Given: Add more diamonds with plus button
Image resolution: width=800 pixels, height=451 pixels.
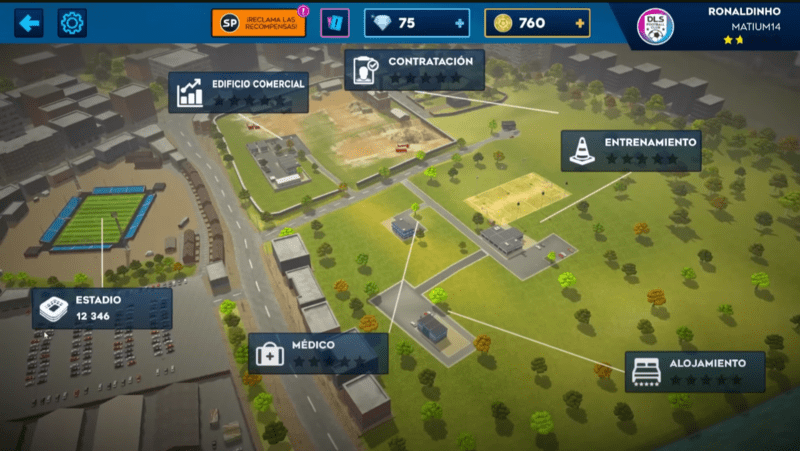Looking at the screenshot, I should tap(459, 23).
